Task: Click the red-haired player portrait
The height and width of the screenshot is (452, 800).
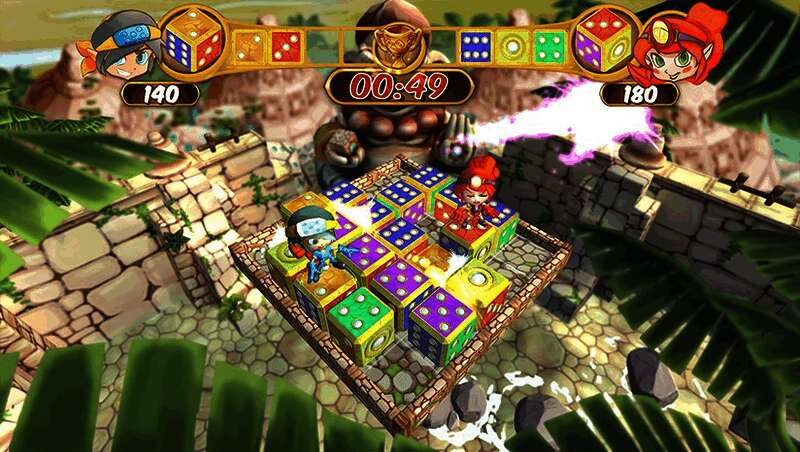Action: click(678, 47)
